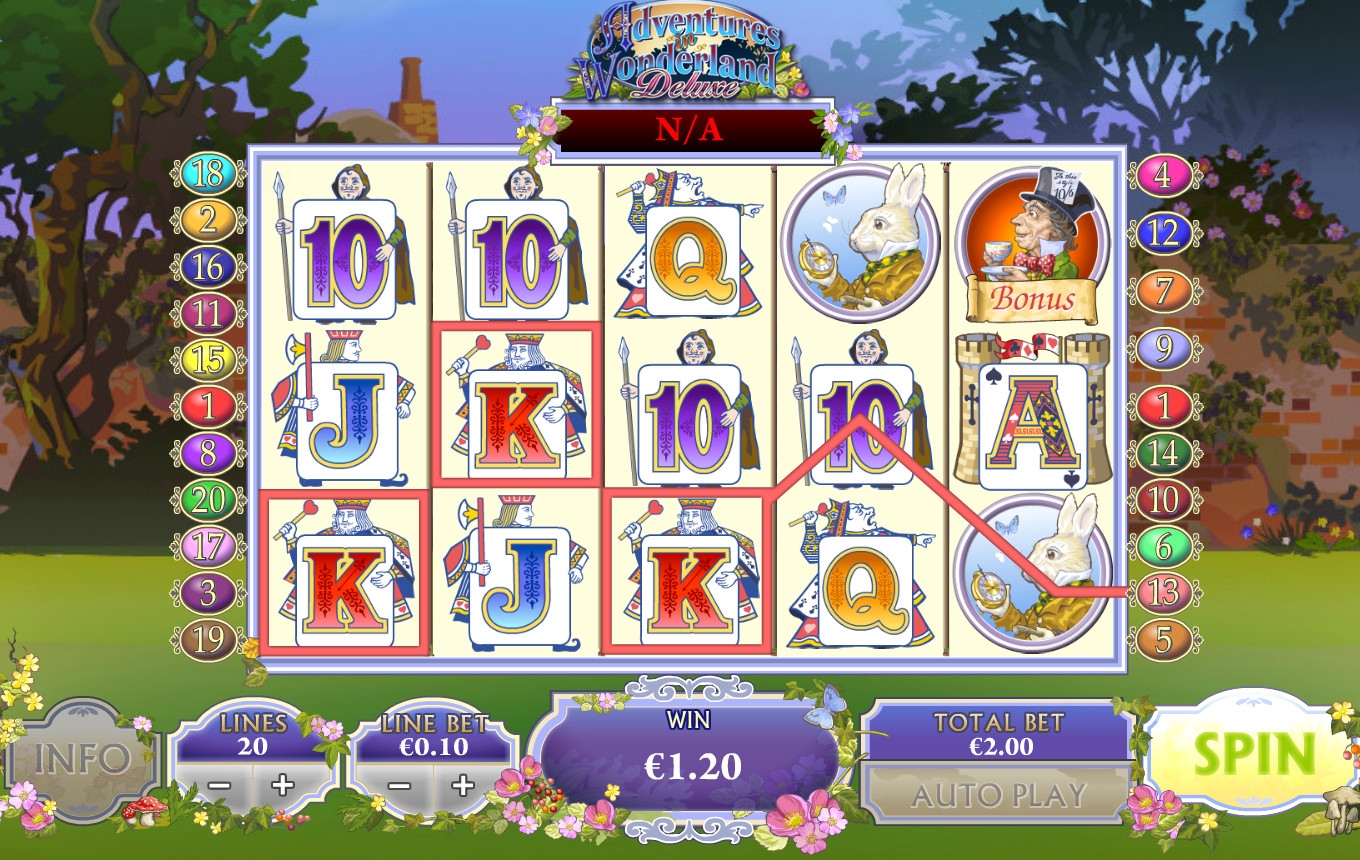
Task: Select payline number 11 badge
Action: [207, 314]
